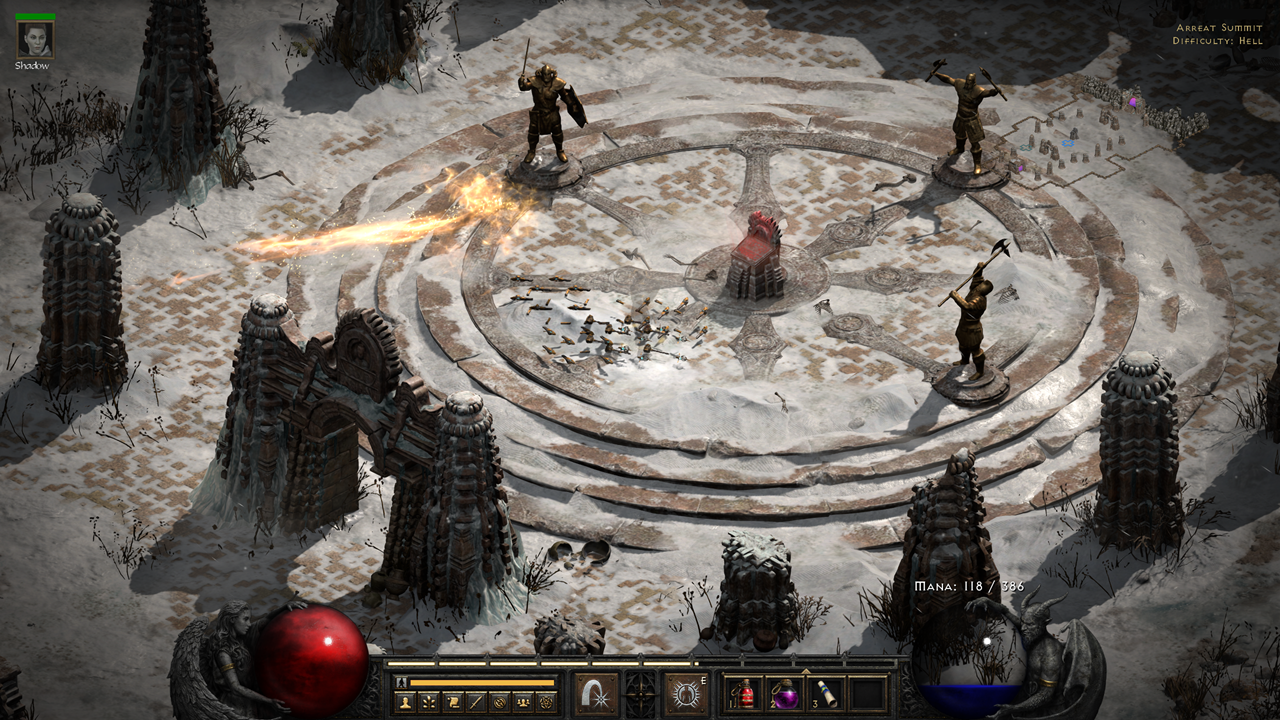Select the Shadow summon portrait
This screenshot has width=1280, height=720.
[x=35, y=39]
